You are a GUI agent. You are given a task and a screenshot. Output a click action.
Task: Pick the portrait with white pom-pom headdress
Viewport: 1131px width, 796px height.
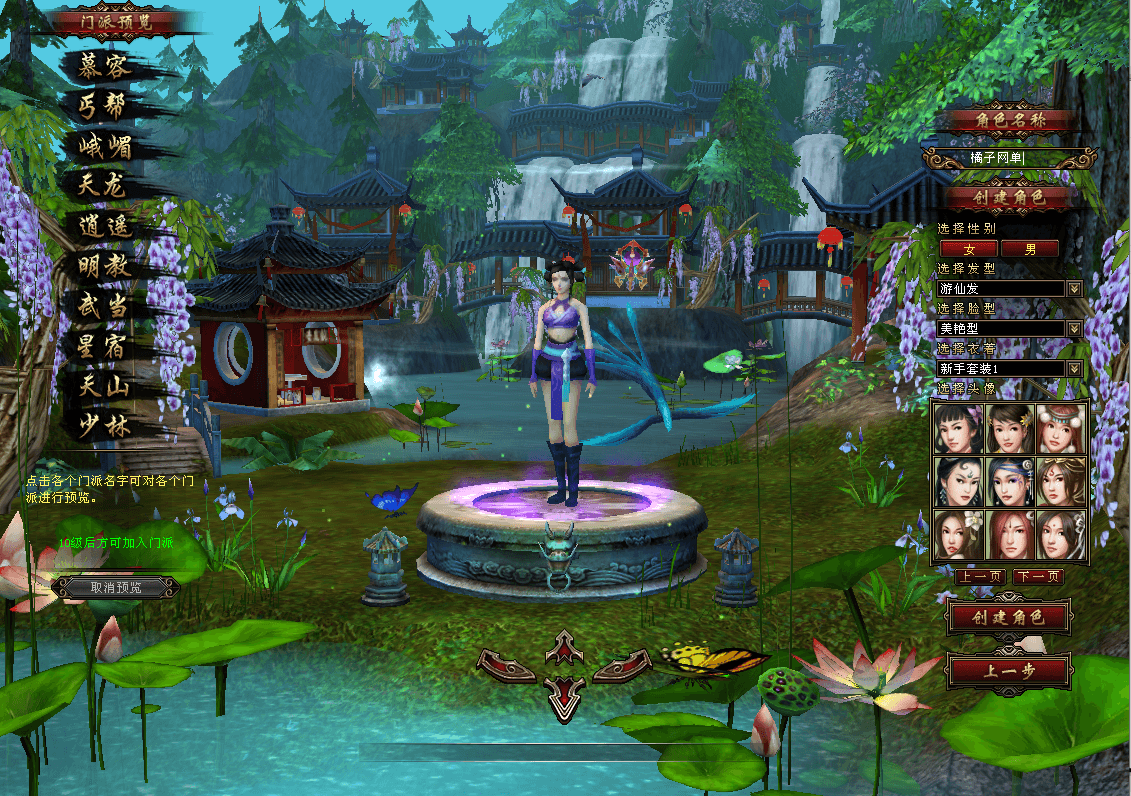1061,427
